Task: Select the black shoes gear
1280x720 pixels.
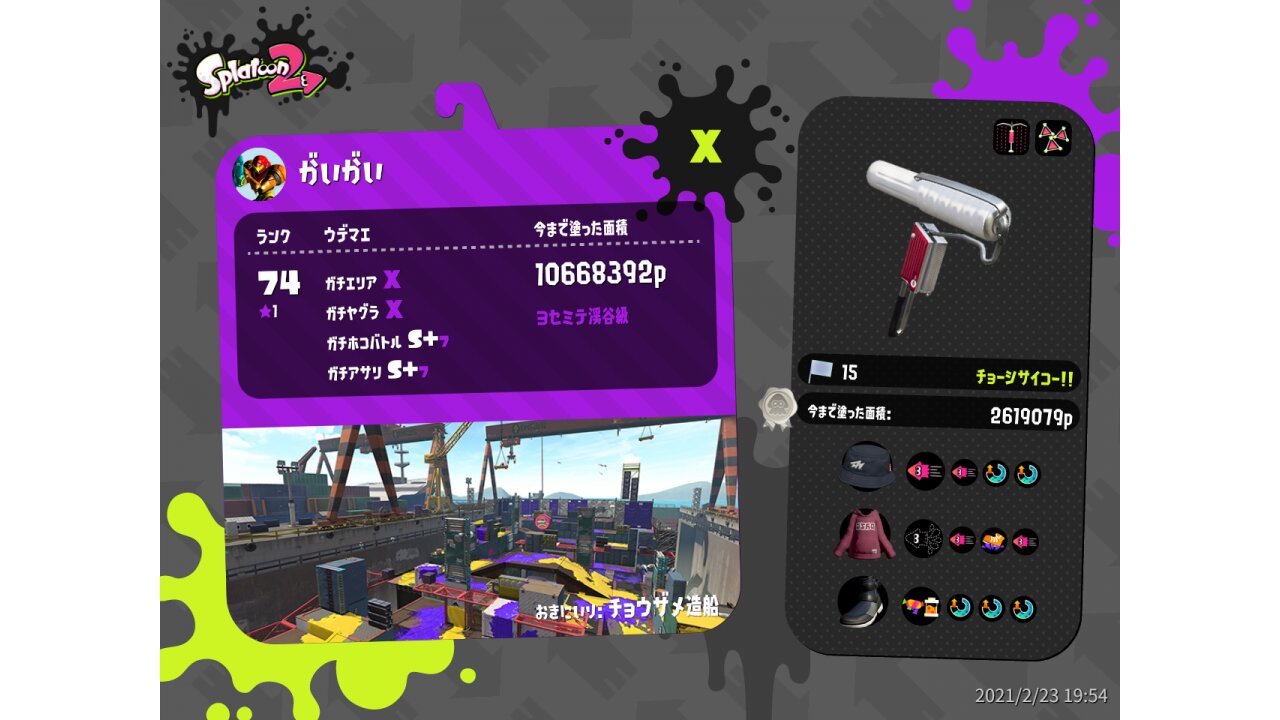Action: click(863, 603)
